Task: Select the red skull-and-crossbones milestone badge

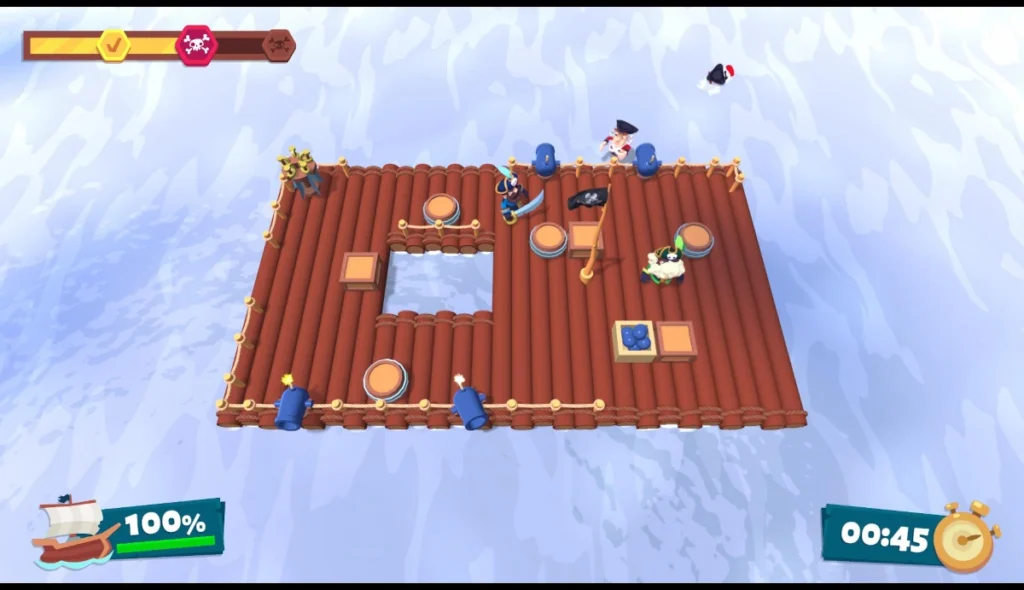Action: click(x=196, y=45)
